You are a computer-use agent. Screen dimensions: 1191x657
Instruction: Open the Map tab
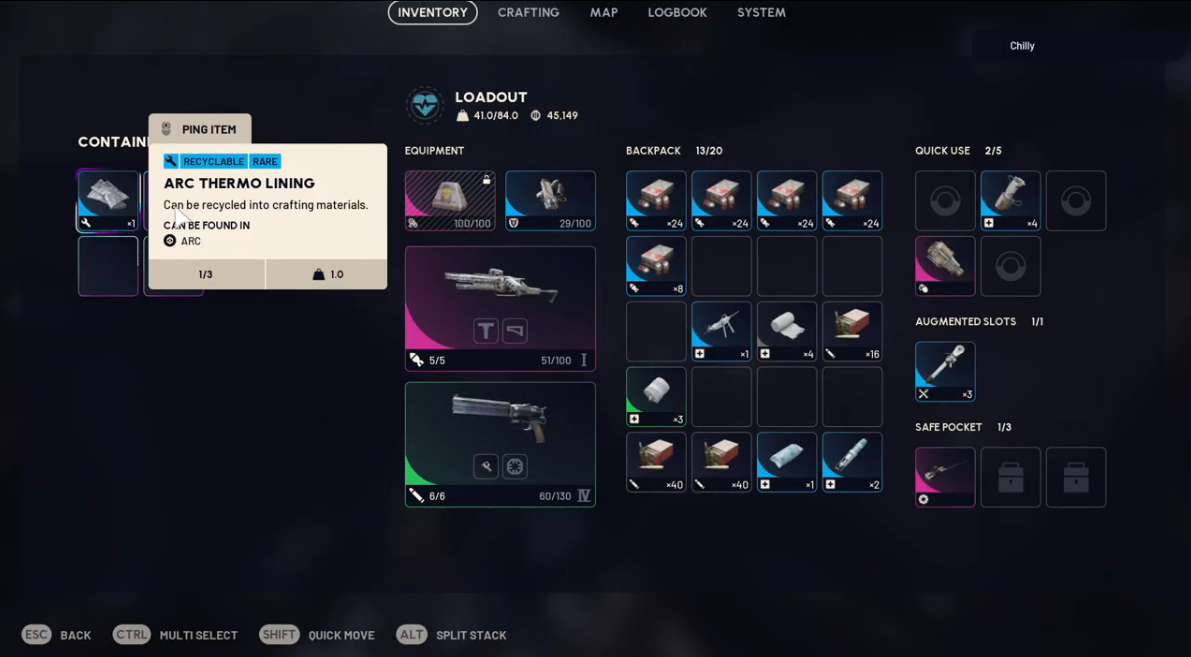point(604,13)
